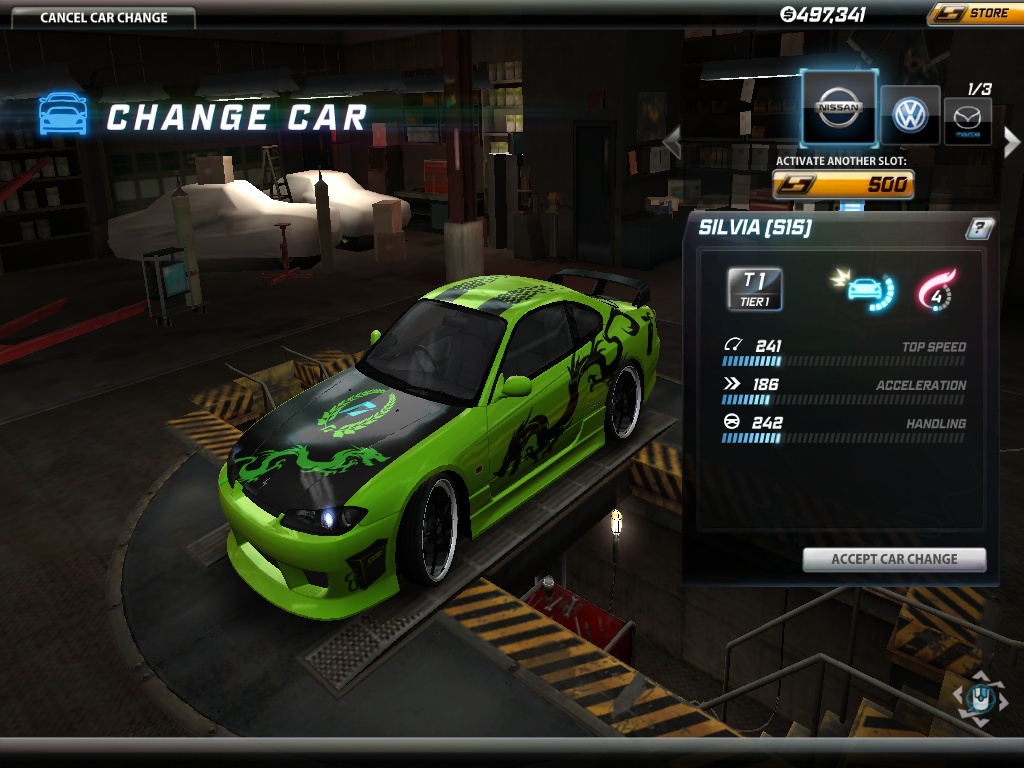The image size is (1024, 768).
Task: Select the Nissan car slot
Action: [838, 109]
